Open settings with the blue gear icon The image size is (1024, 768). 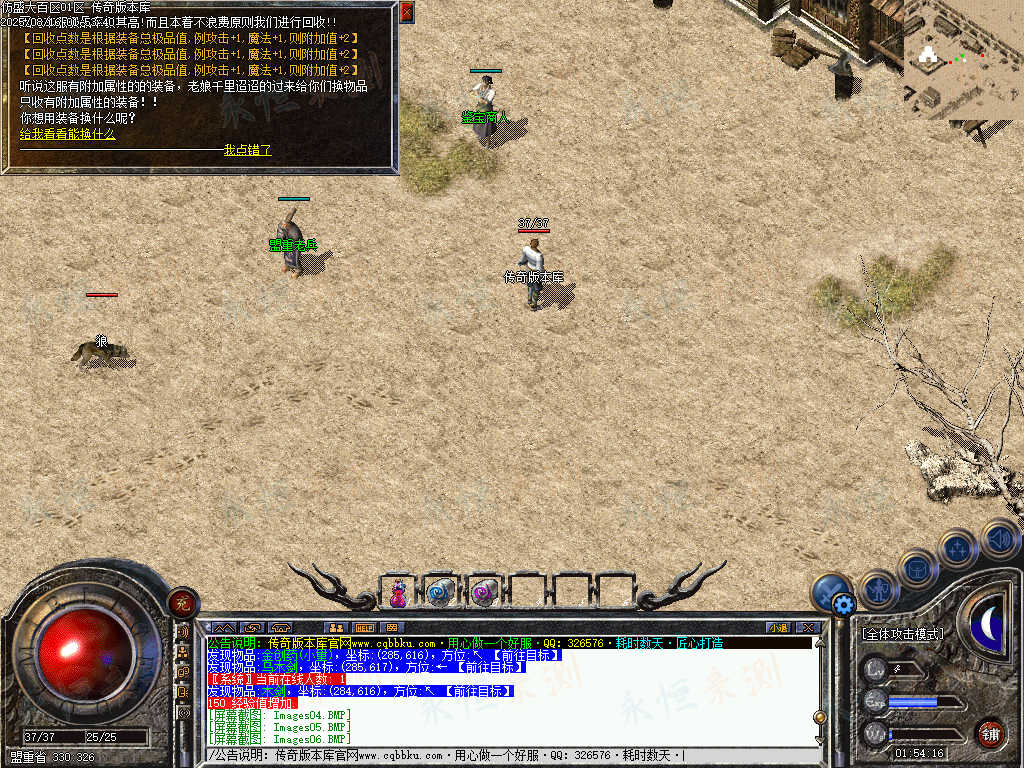click(x=843, y=603)
